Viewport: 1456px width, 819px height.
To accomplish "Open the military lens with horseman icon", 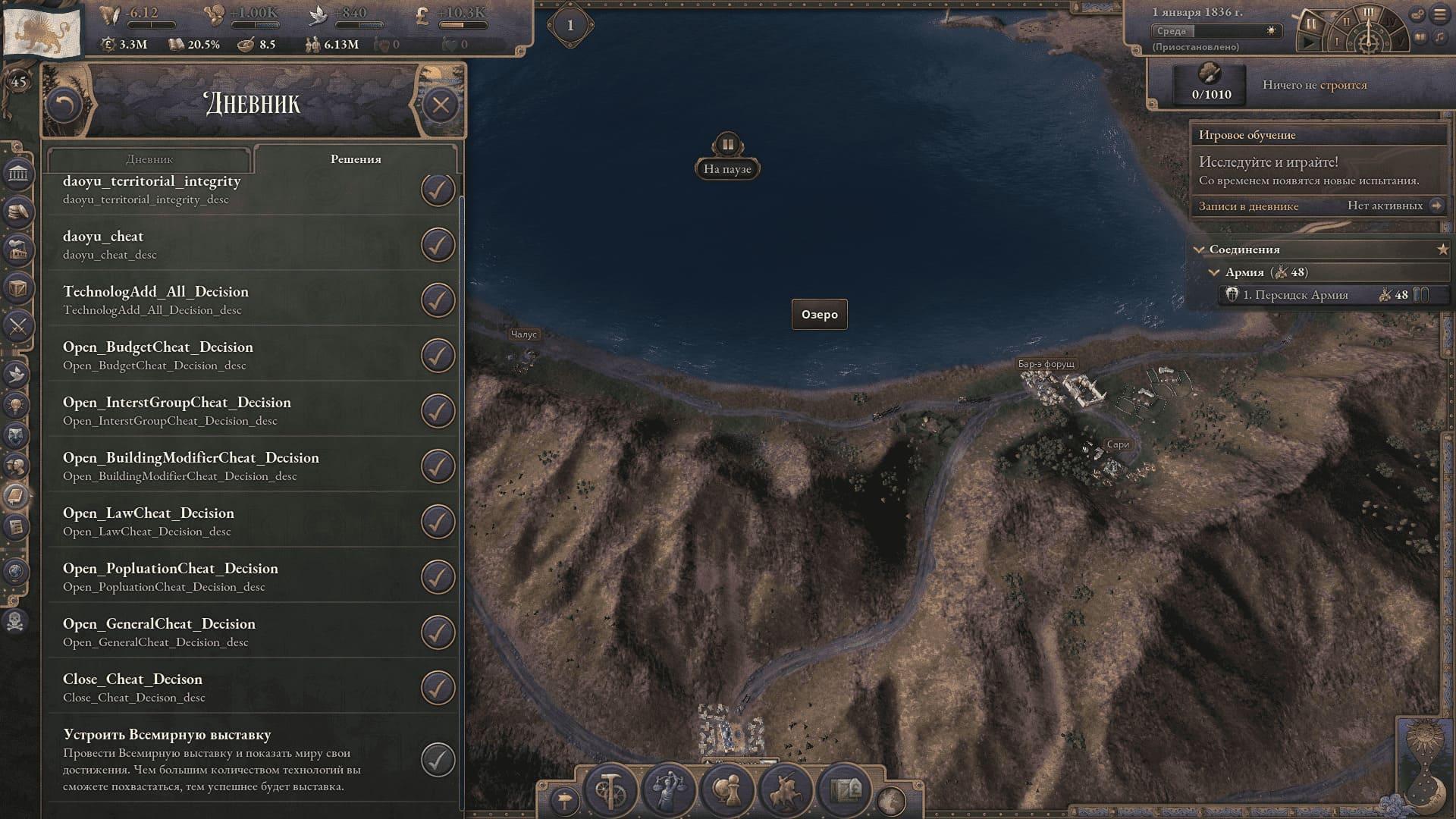I will (785, 791).
